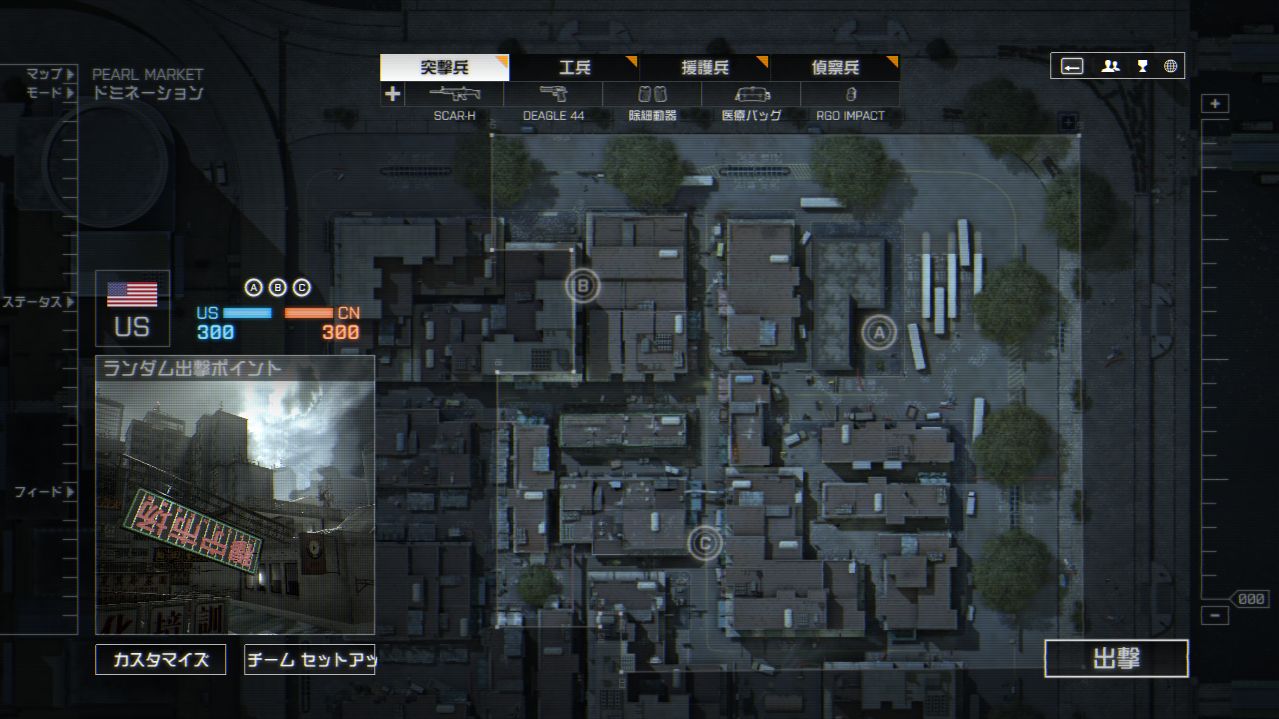Deploy with the 出撃 button
The width and height of the screenshot is (1279, 719).
[1116, 659]
